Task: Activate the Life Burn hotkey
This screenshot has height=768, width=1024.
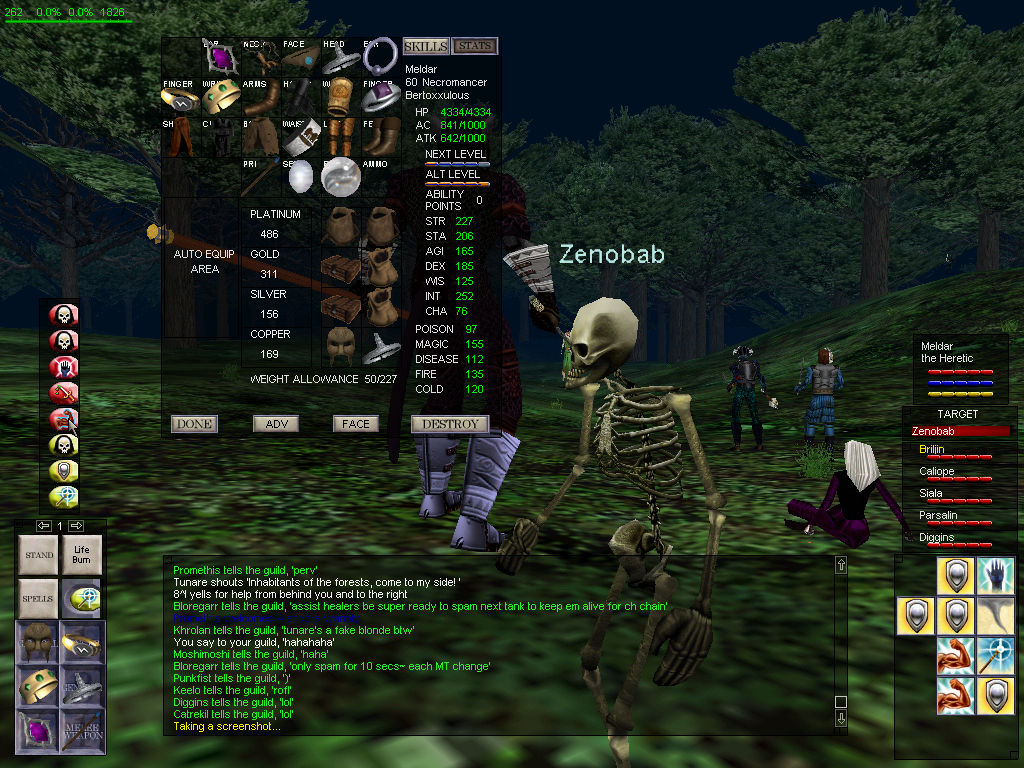Action: coord(81,555)
